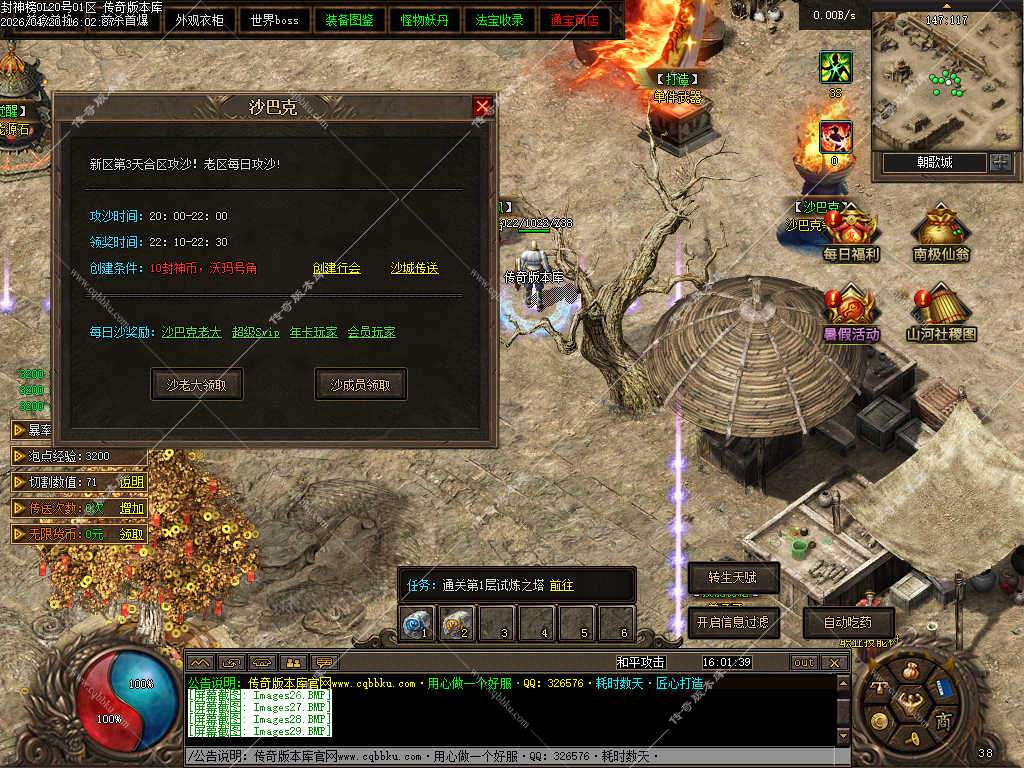
Task: Close the 沙巴克 dialog window
Action: pyautogui.click(x=483, y=106)
